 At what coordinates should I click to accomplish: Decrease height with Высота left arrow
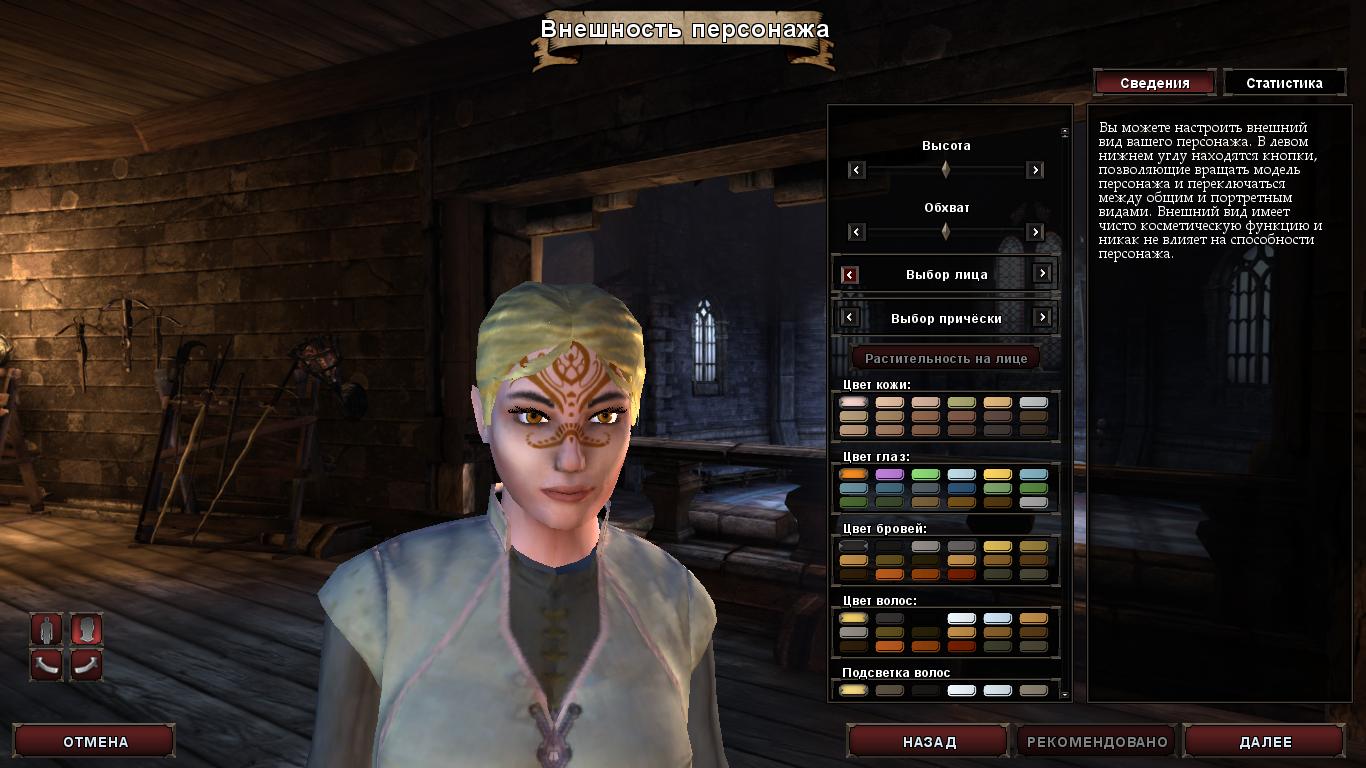tap(856, 170)
